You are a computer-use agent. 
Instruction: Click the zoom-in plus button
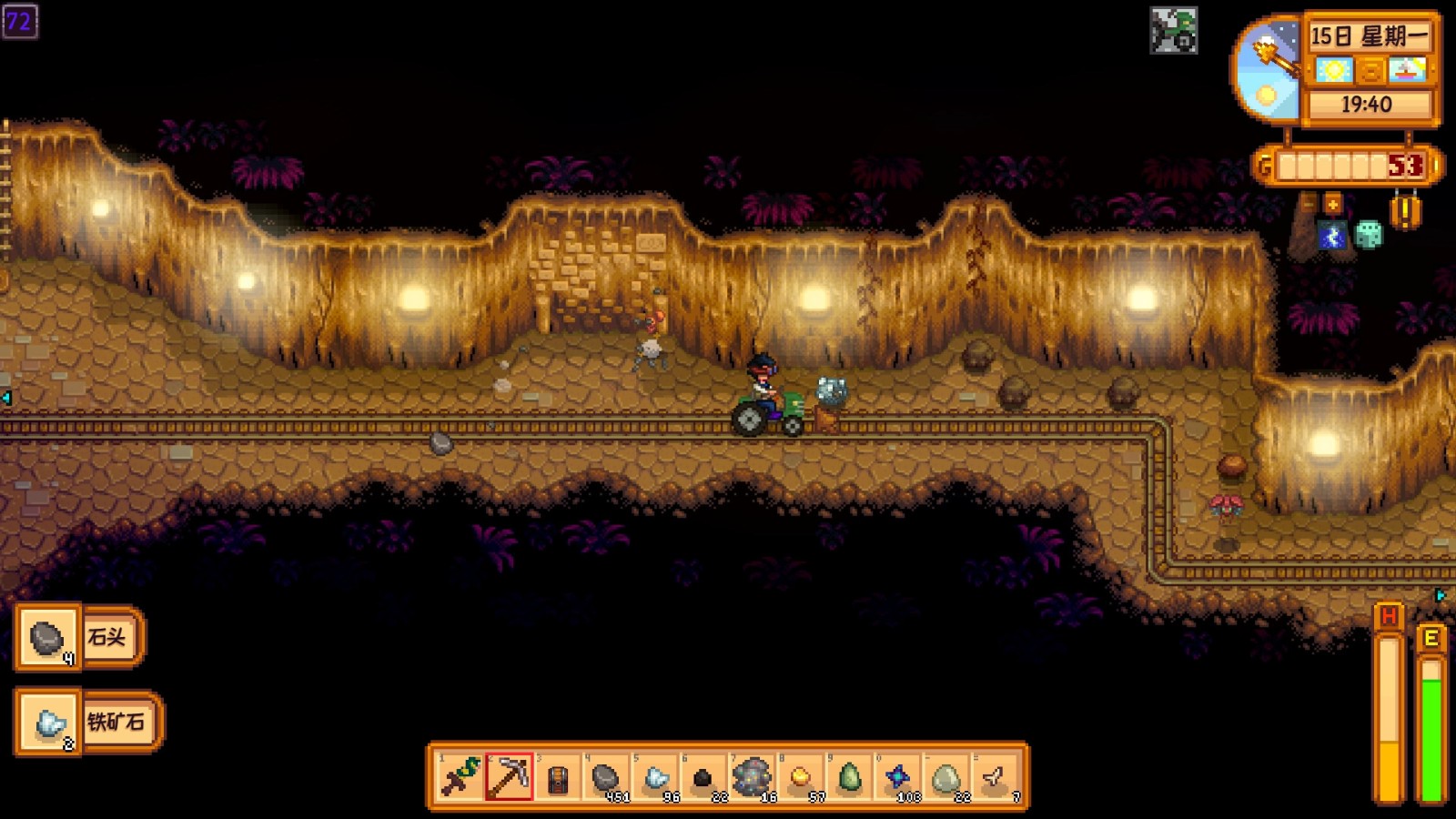[x=1333, y=204]
